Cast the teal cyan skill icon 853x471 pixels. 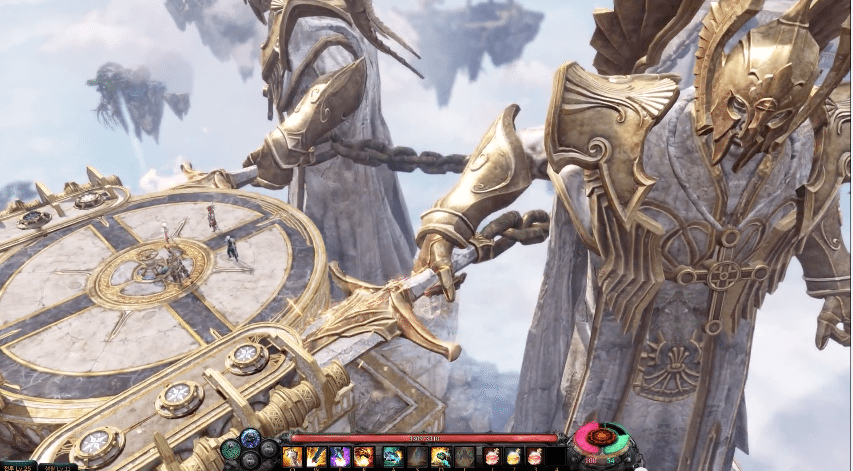(x=392, y=457)
